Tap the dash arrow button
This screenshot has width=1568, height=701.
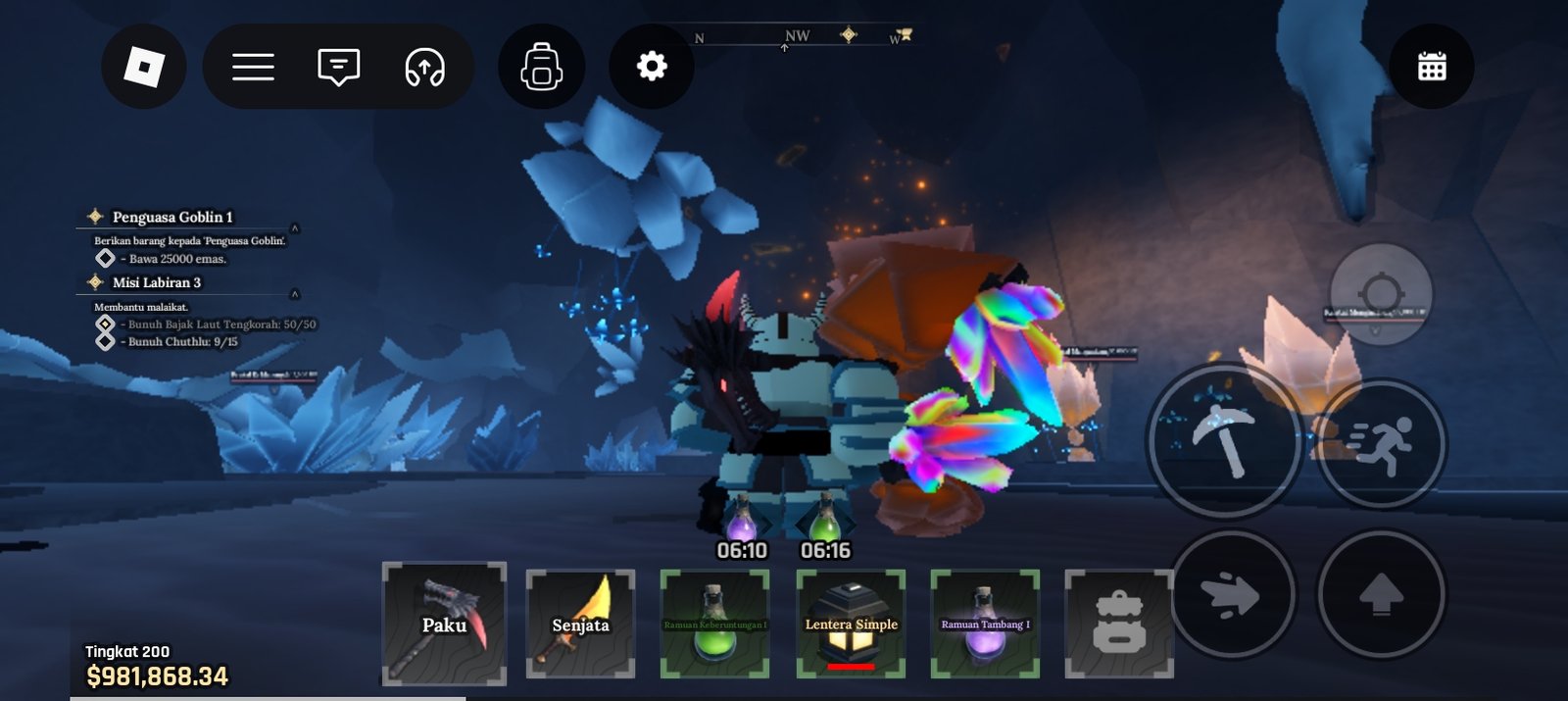coord(1232,594)
